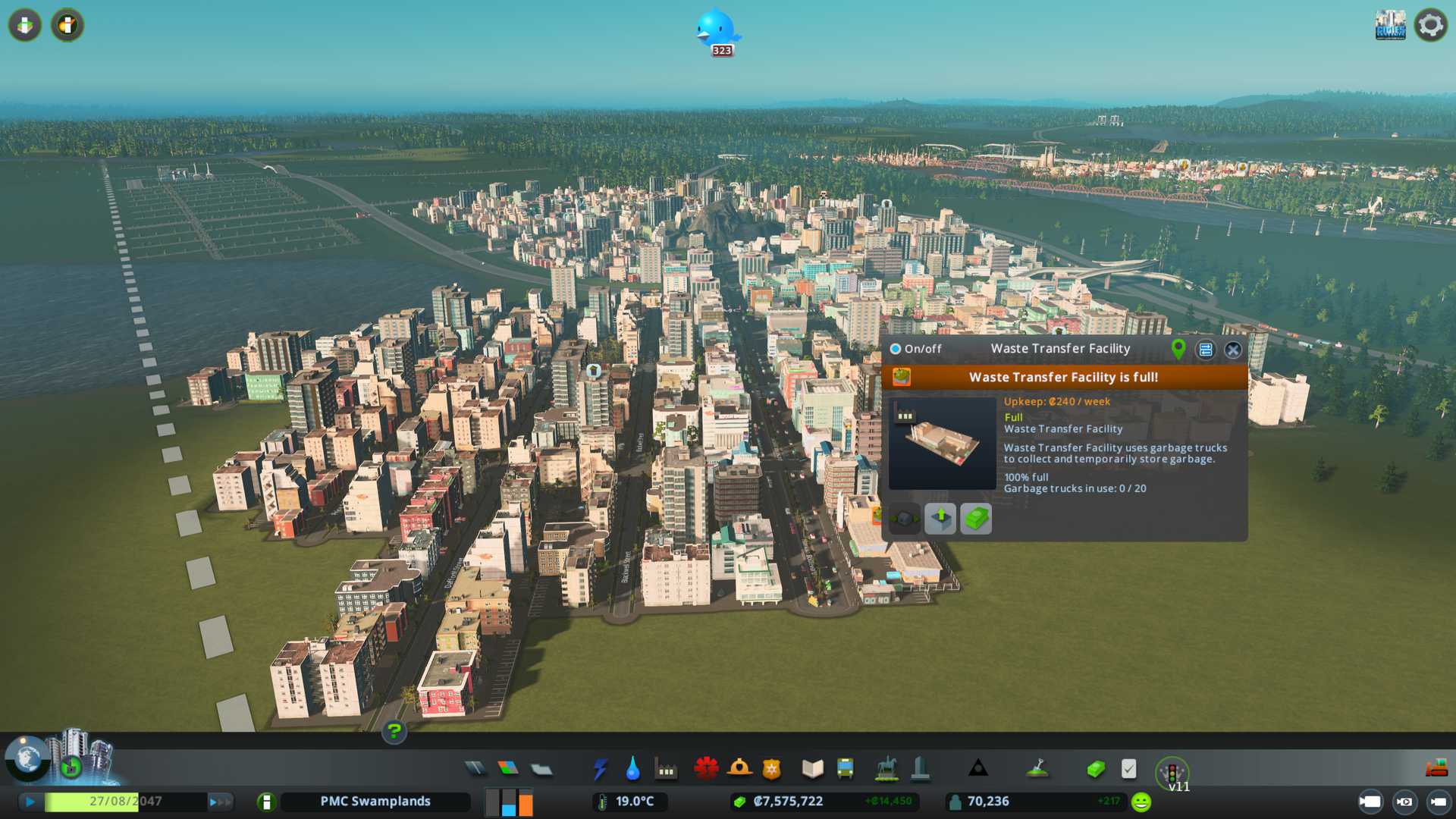Toggle the play/pause simulation button
The height and width of the screenshot is (819, 1456).
[30, 802]
